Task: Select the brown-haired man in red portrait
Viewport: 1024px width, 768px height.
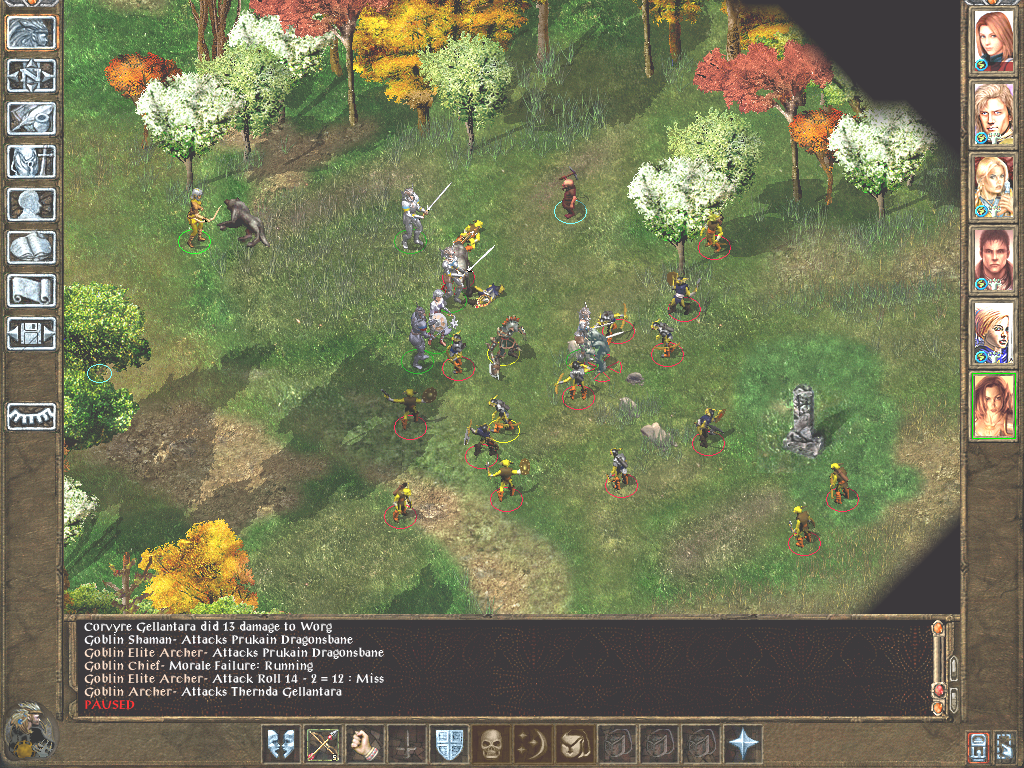Action: pos(994,259)
